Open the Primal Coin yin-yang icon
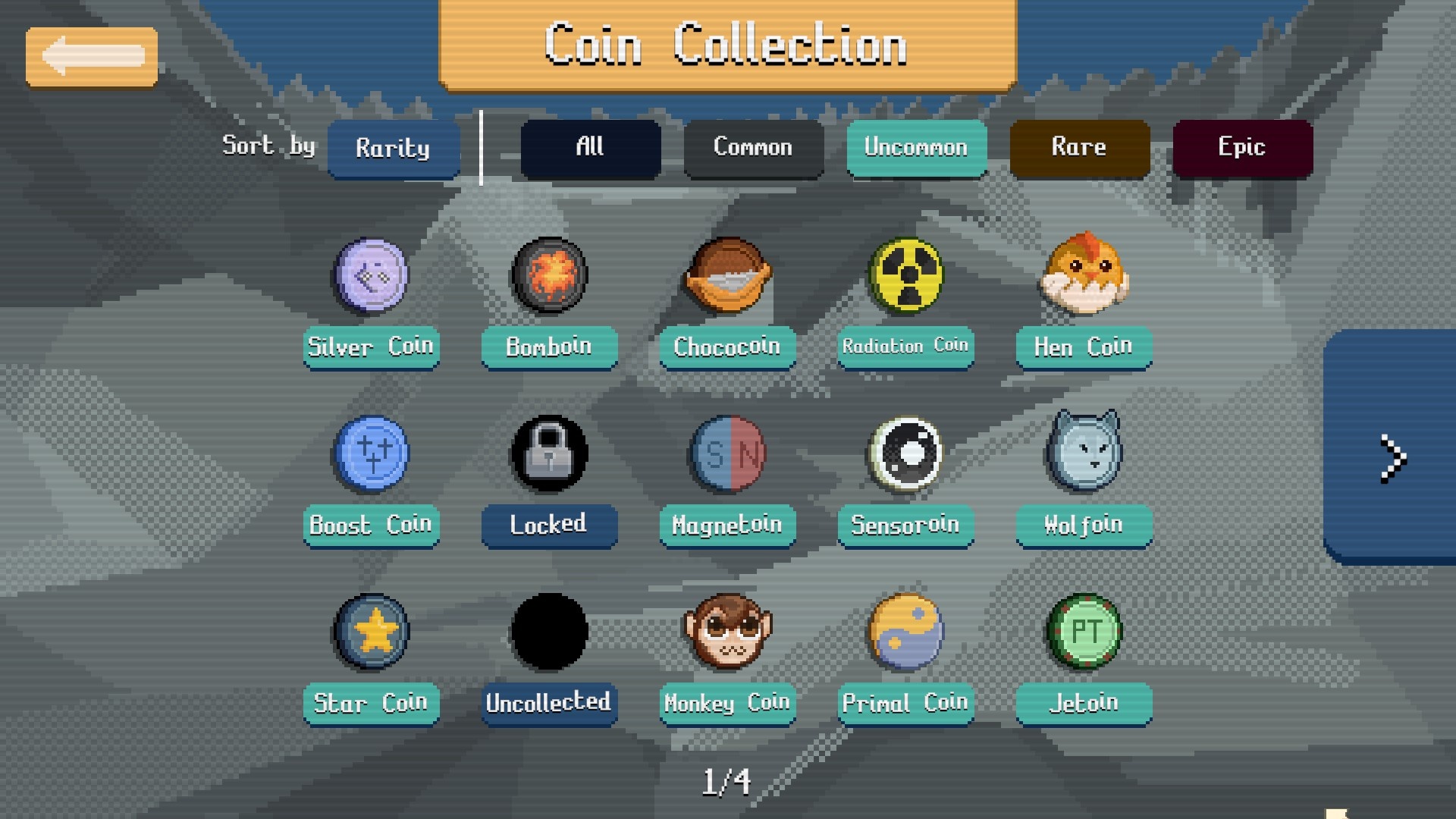Image resolution: width=1456 pixels, height=819 pixels. pos(905,631)
